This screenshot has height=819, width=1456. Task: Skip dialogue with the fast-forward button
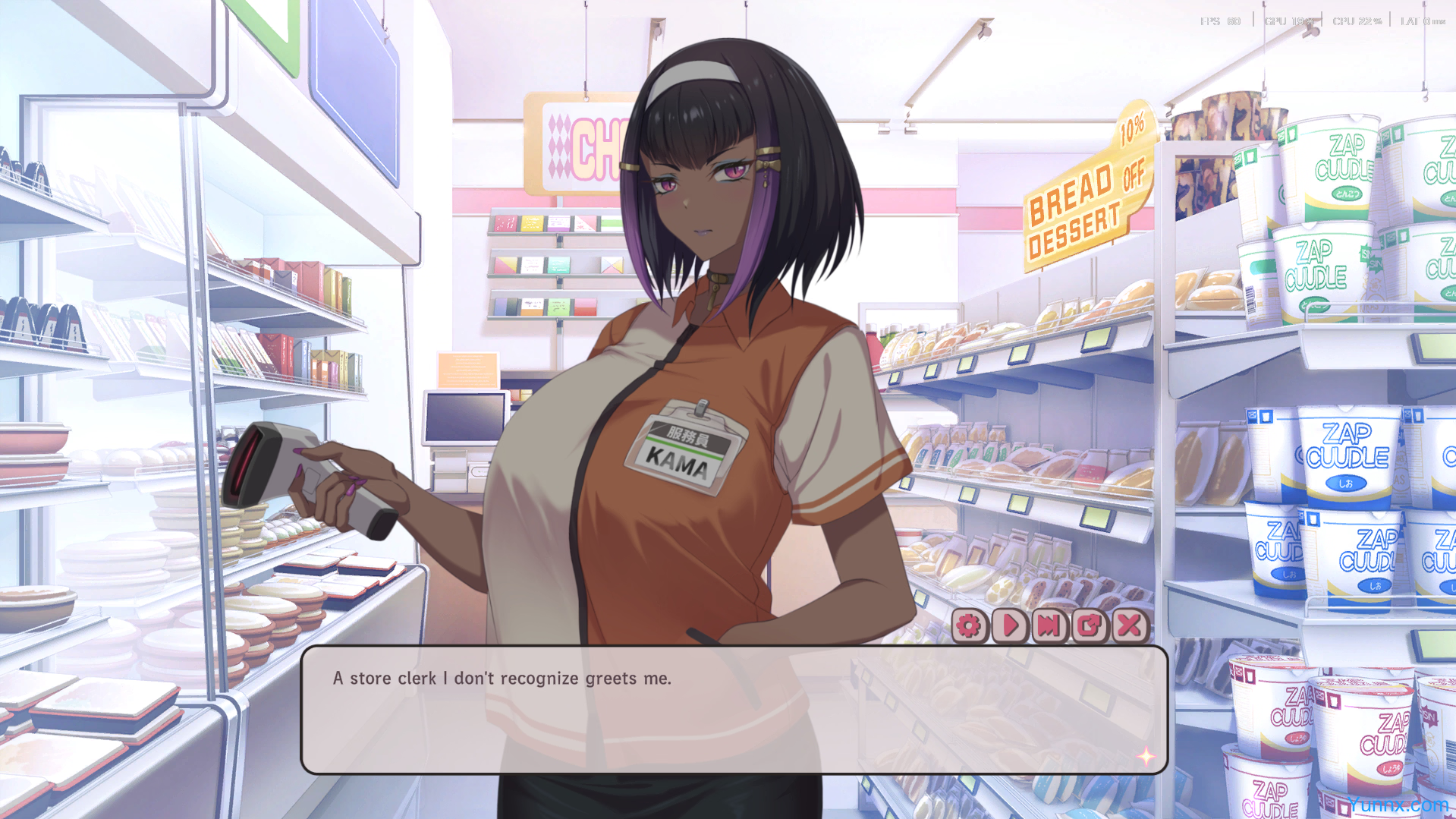coord(1049,625)
